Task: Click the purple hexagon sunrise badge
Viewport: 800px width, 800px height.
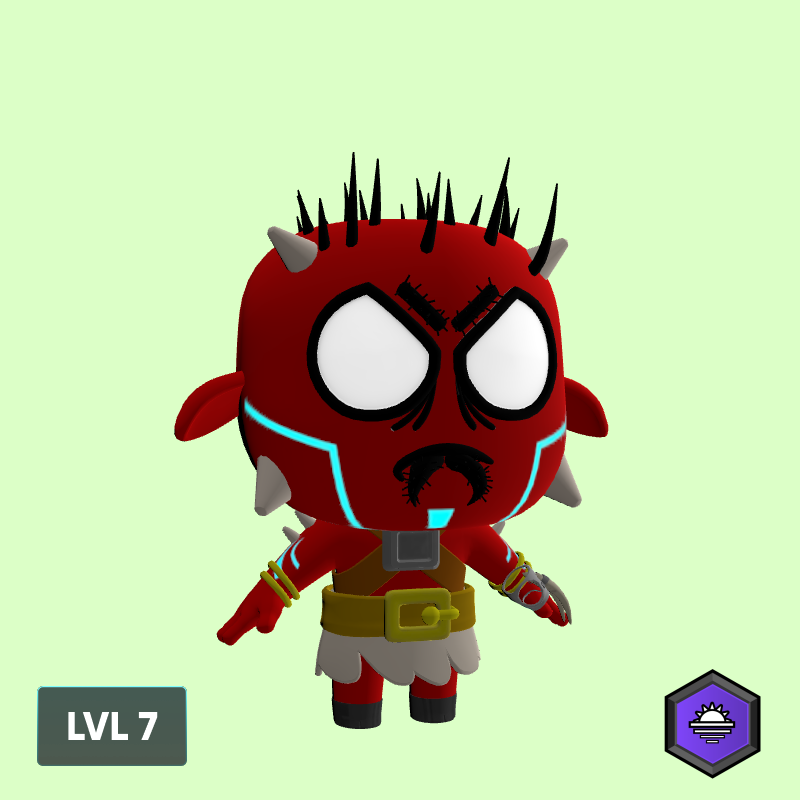Action: pyautogui.click(x=712, y=723)
